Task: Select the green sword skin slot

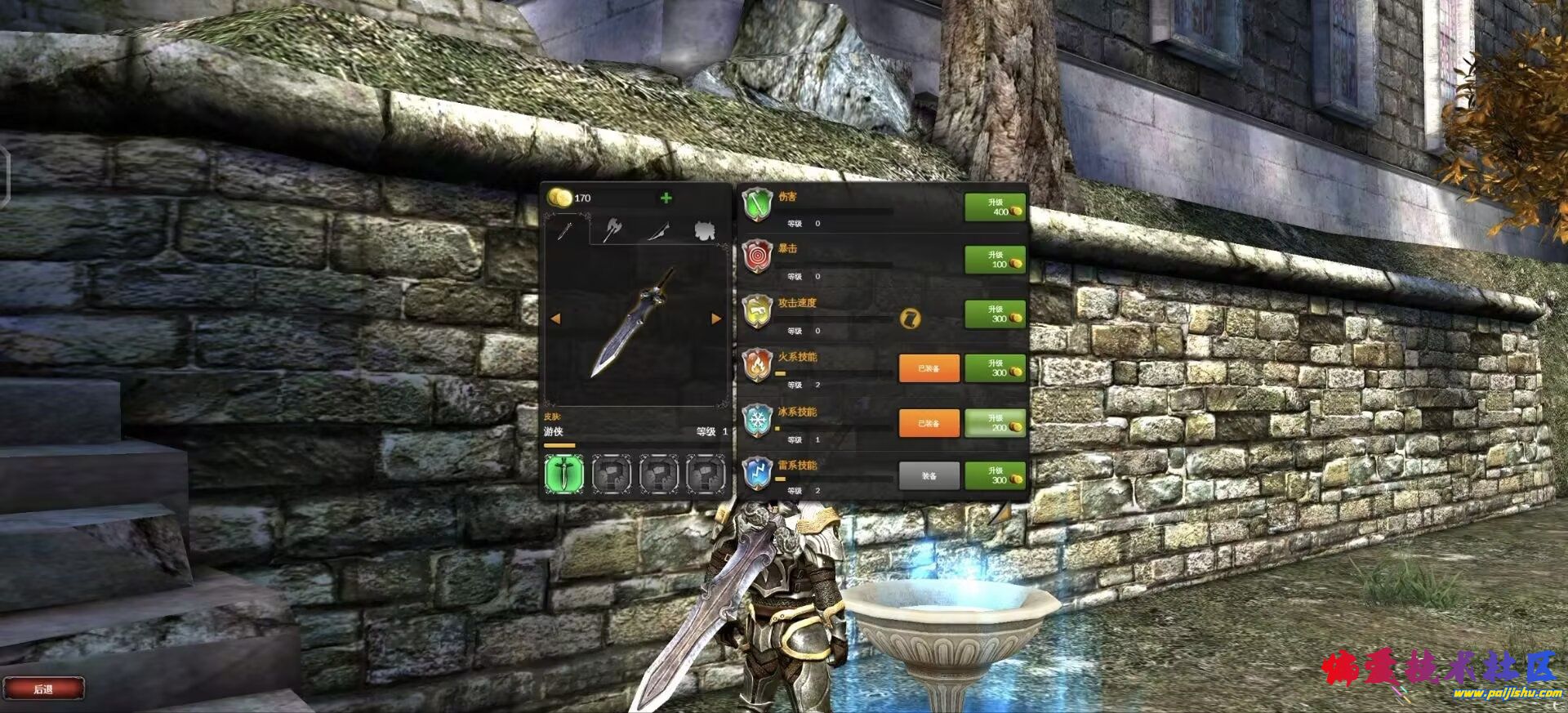Action: [564, 474]
